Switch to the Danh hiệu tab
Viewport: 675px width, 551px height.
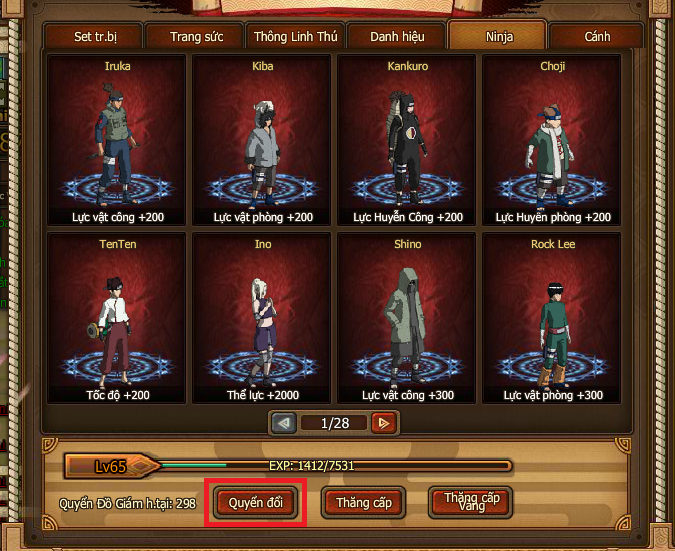coord(397,37)
